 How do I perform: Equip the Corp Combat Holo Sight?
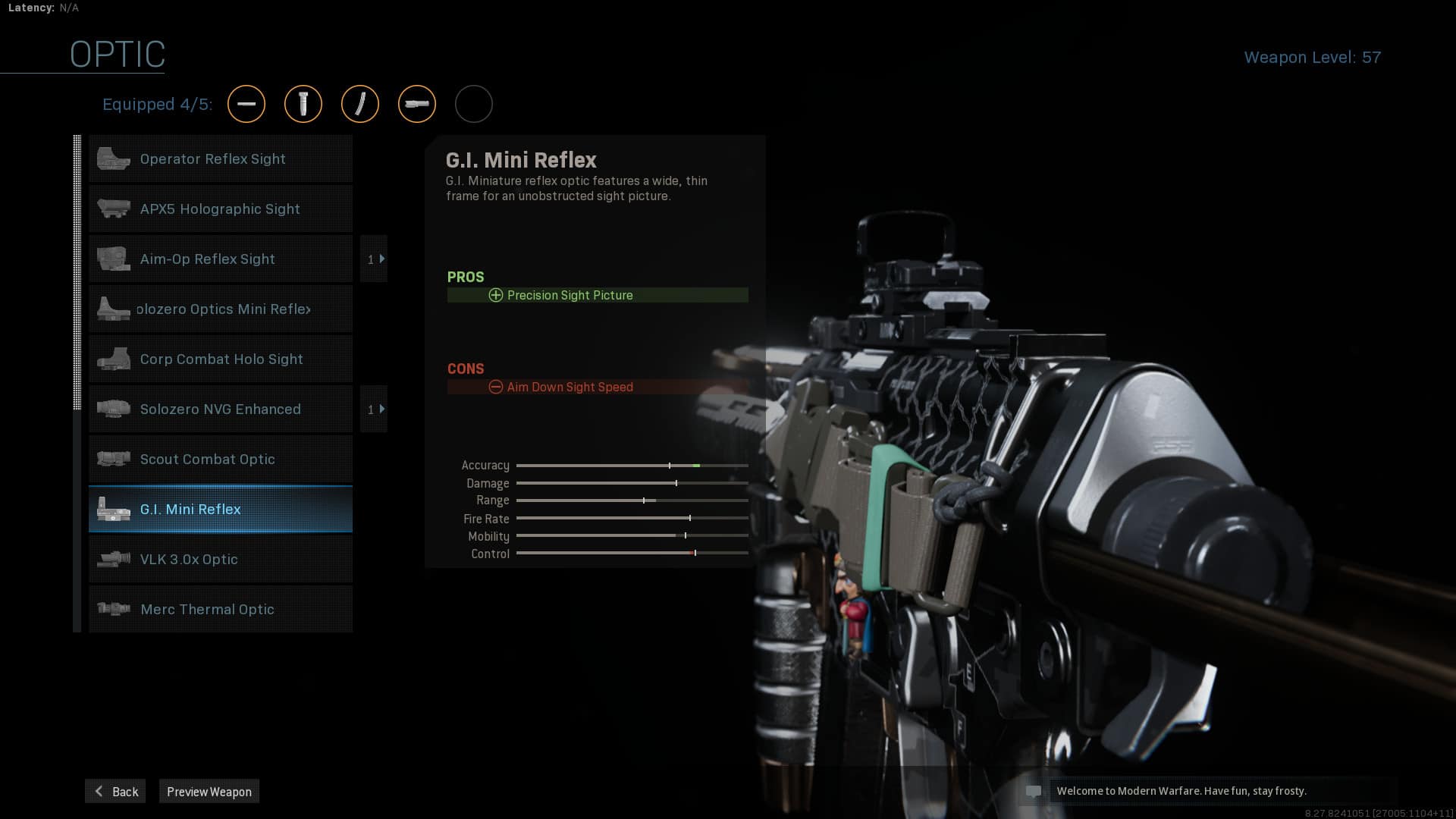click(x=221, y=359)
